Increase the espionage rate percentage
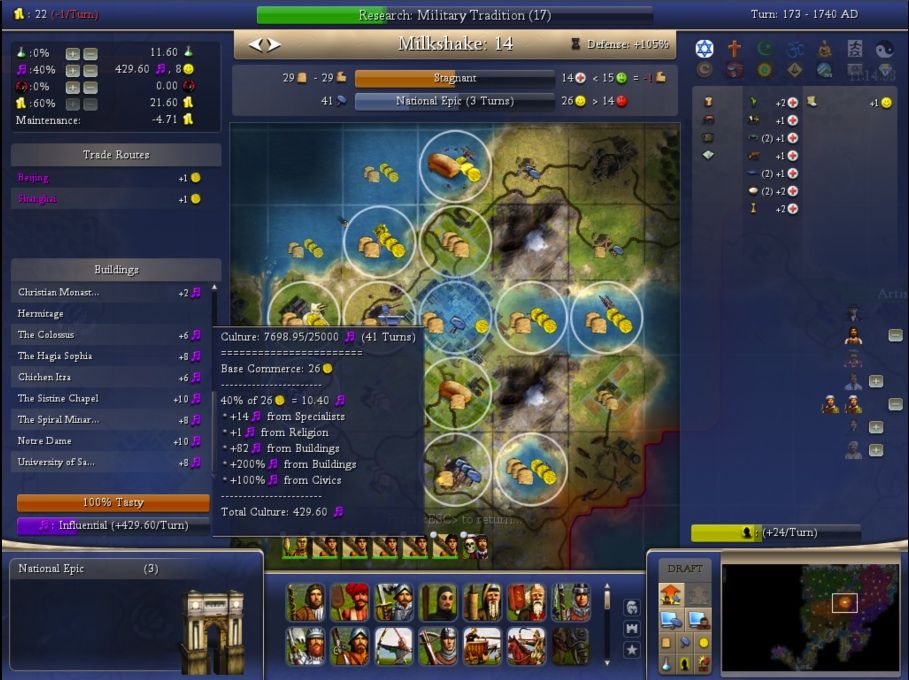The image size is (909, 680). pyautogui.click(x=73, y=87)
